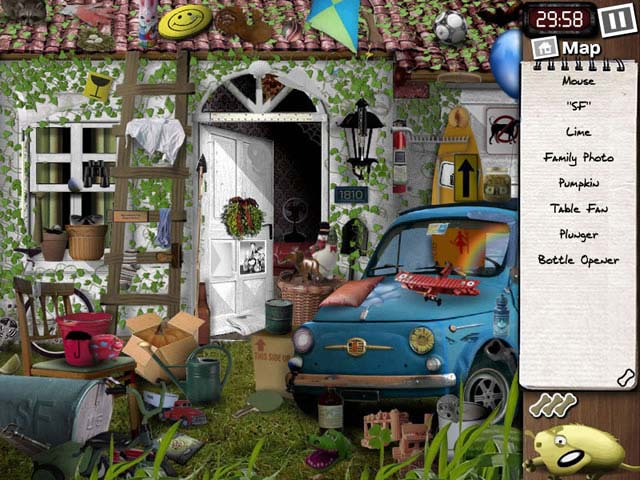Click Table Fan on the item list

pos(578,209)
